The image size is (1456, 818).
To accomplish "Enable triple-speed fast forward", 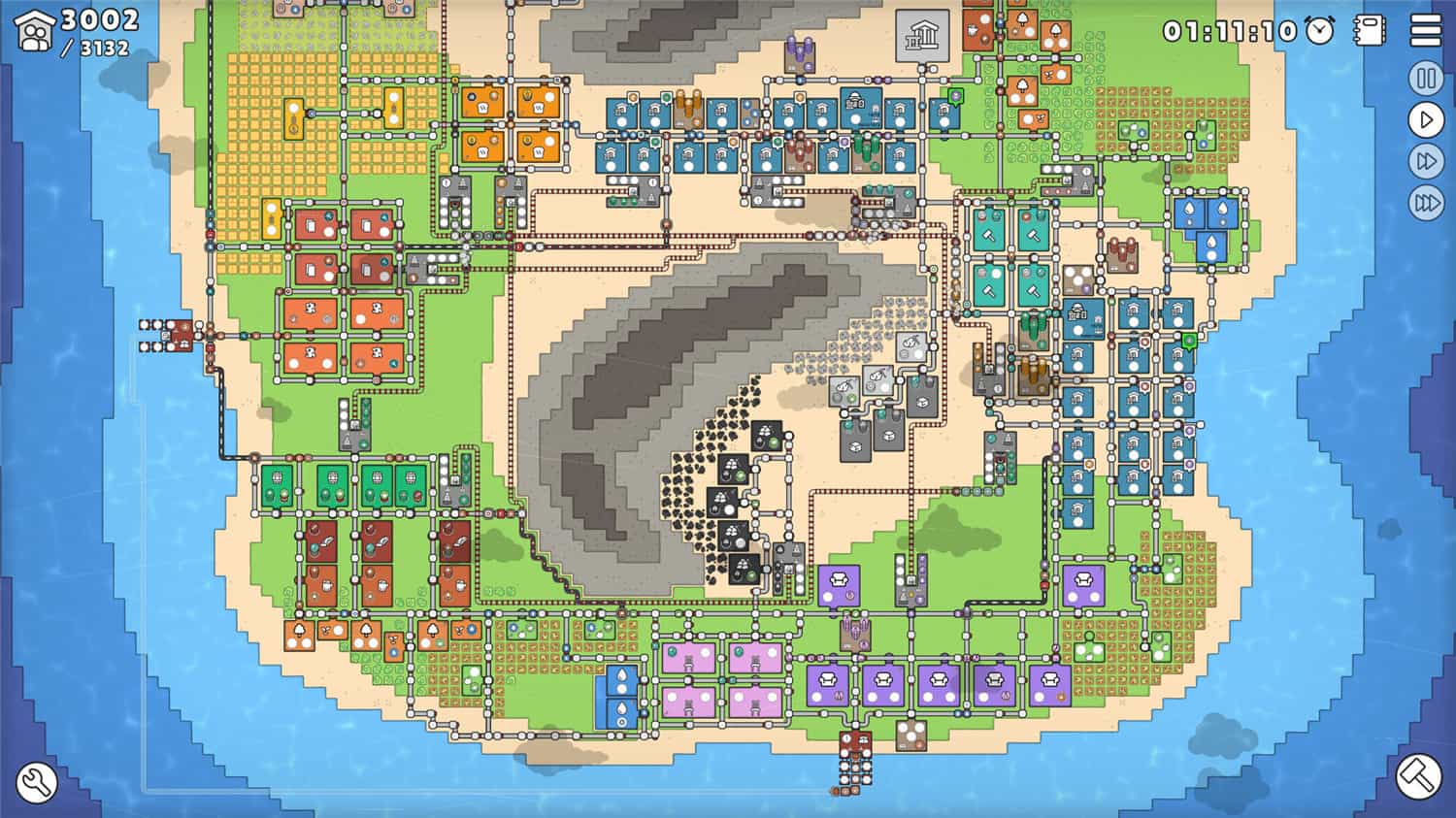I will click(1424, 202).
